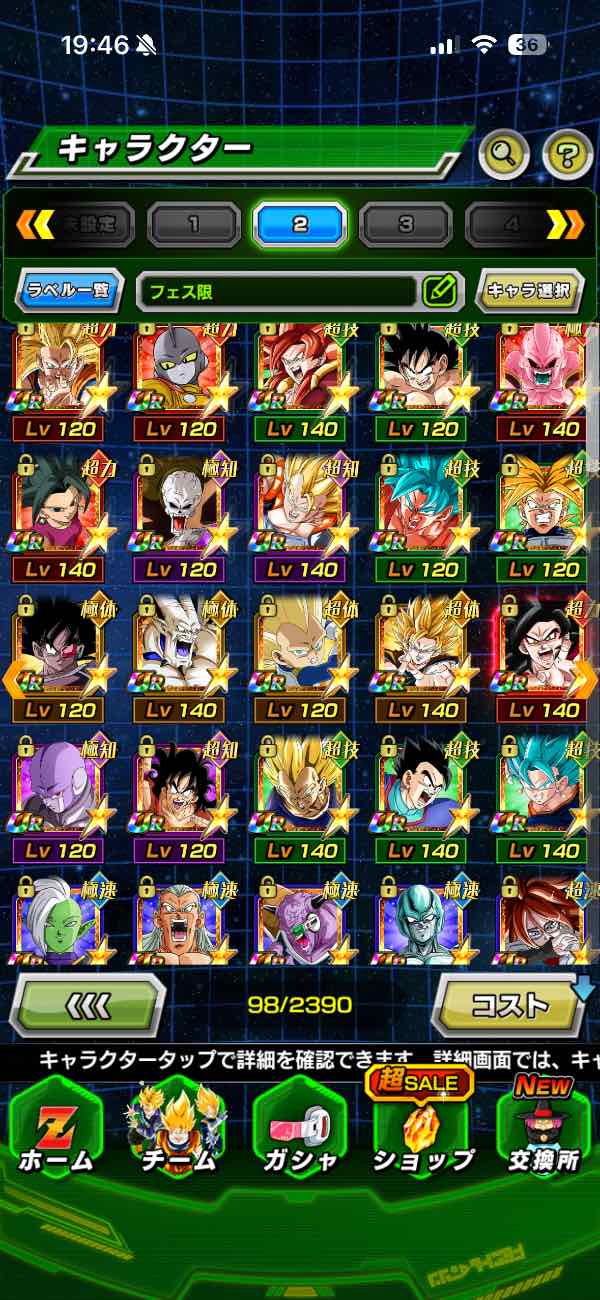
Task: Open the キャラ選択 character select button
Action: 529,292
